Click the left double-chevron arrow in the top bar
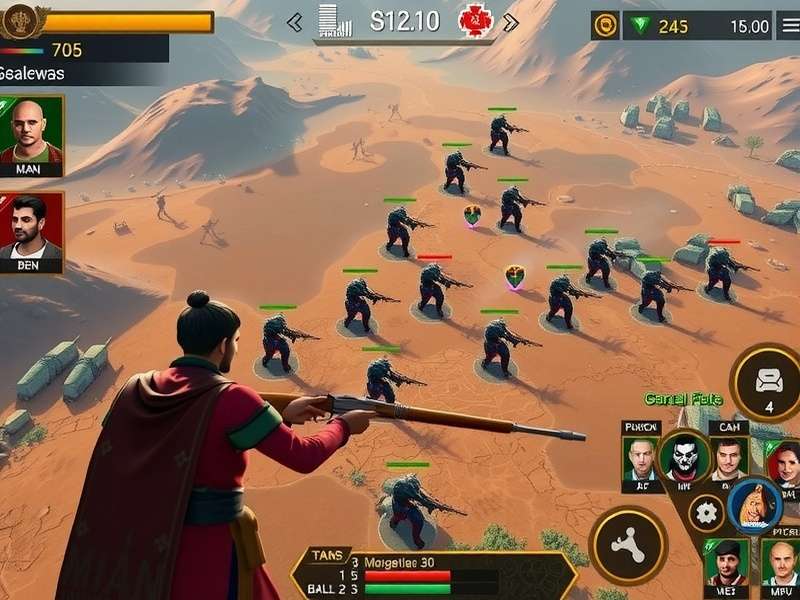The width and height of the screenshot is (800, 600). click(x=295, y=23)
